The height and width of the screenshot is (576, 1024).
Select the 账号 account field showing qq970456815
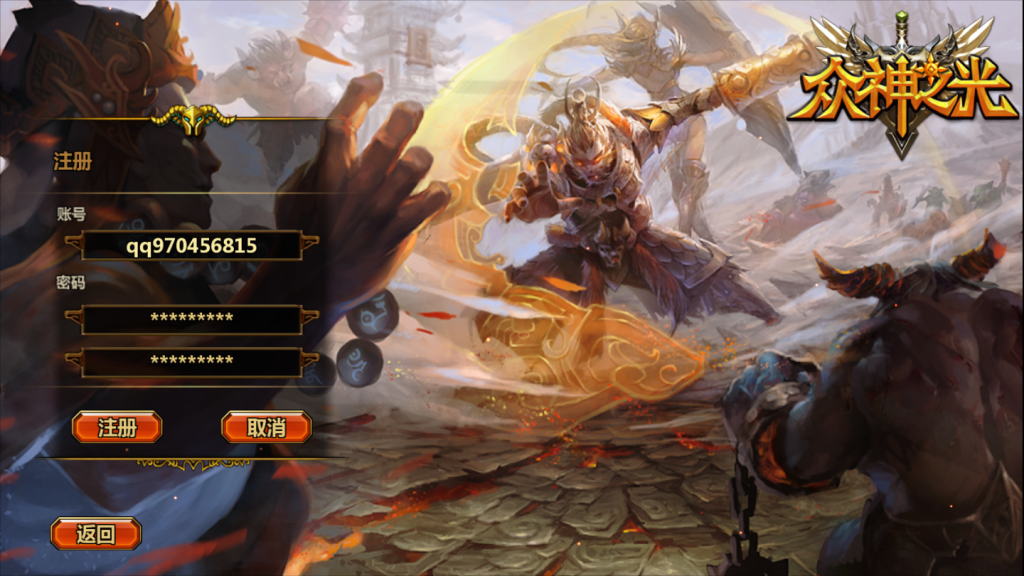[192, 245]
